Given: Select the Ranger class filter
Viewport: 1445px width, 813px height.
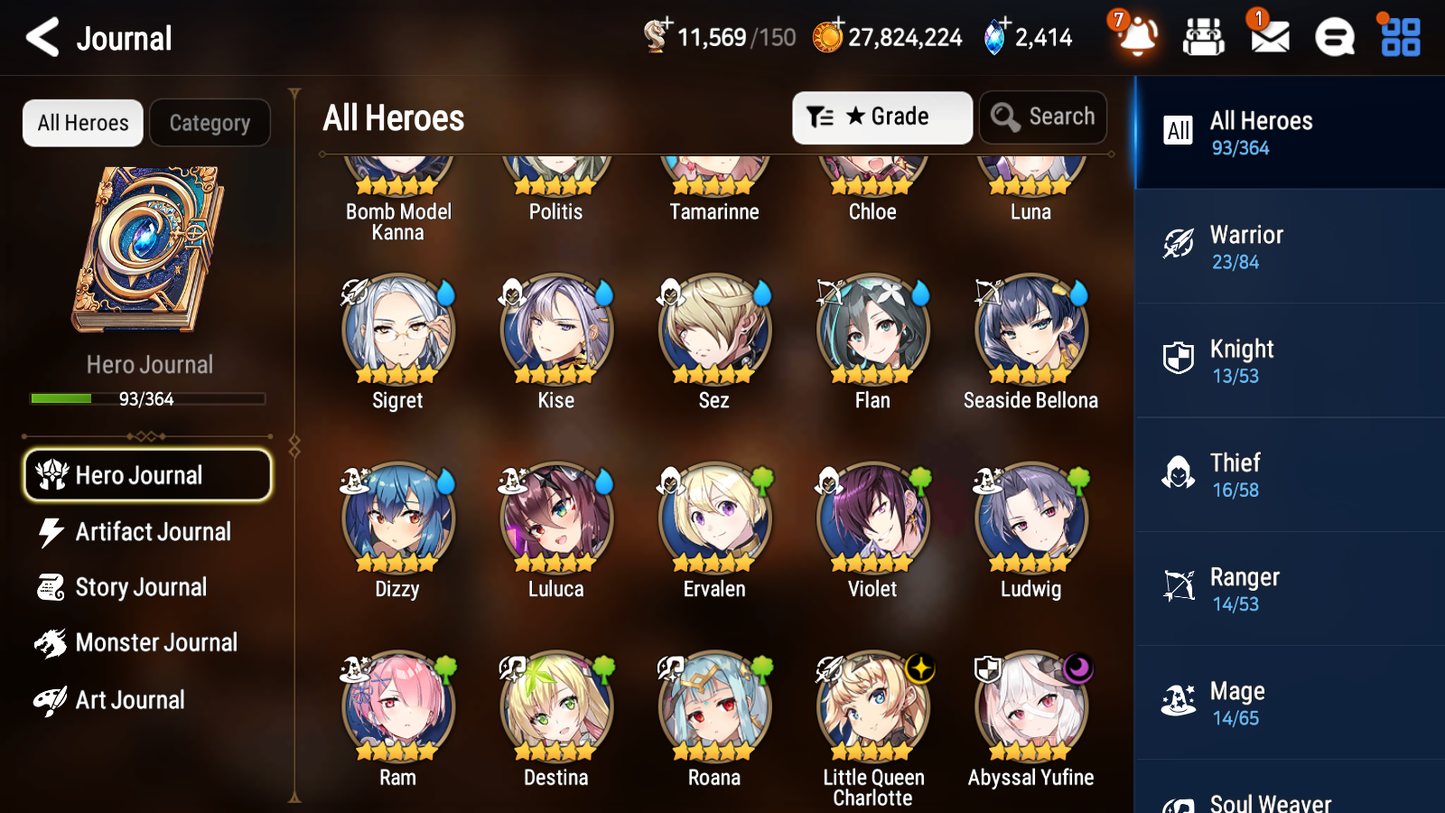Looking at the screenshot, I should click(x=1180, y=587).
